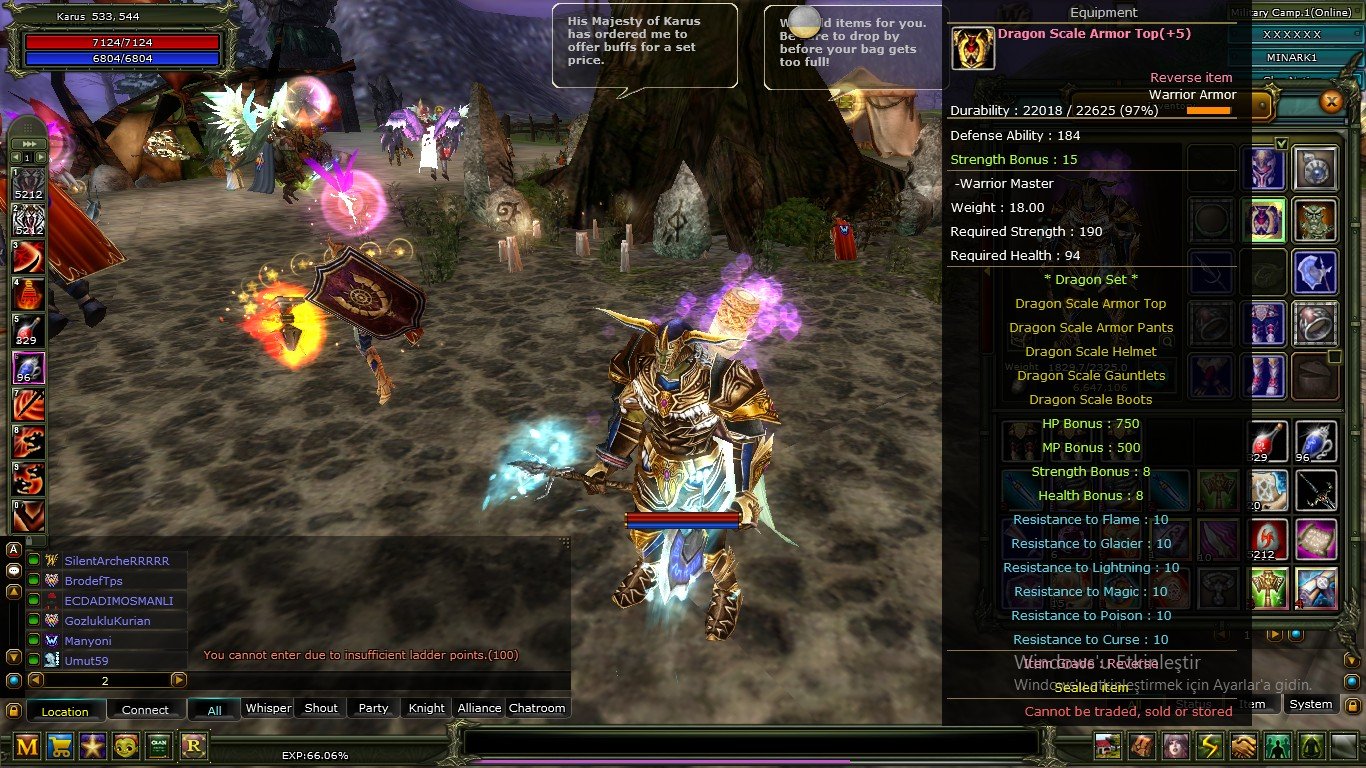
Task: Select the golden star icon on bottom toolbar
Action: 93,746
